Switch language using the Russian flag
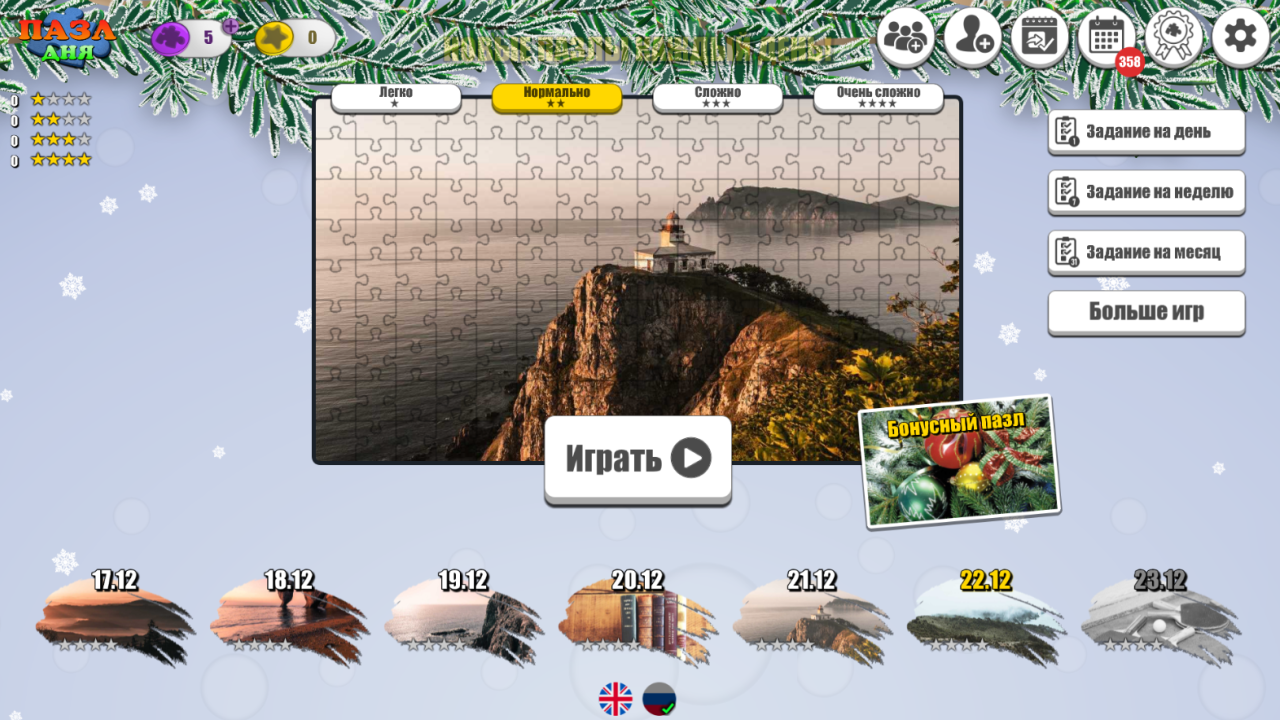Viewport: 1280px width, 720px height. [661, 700]
